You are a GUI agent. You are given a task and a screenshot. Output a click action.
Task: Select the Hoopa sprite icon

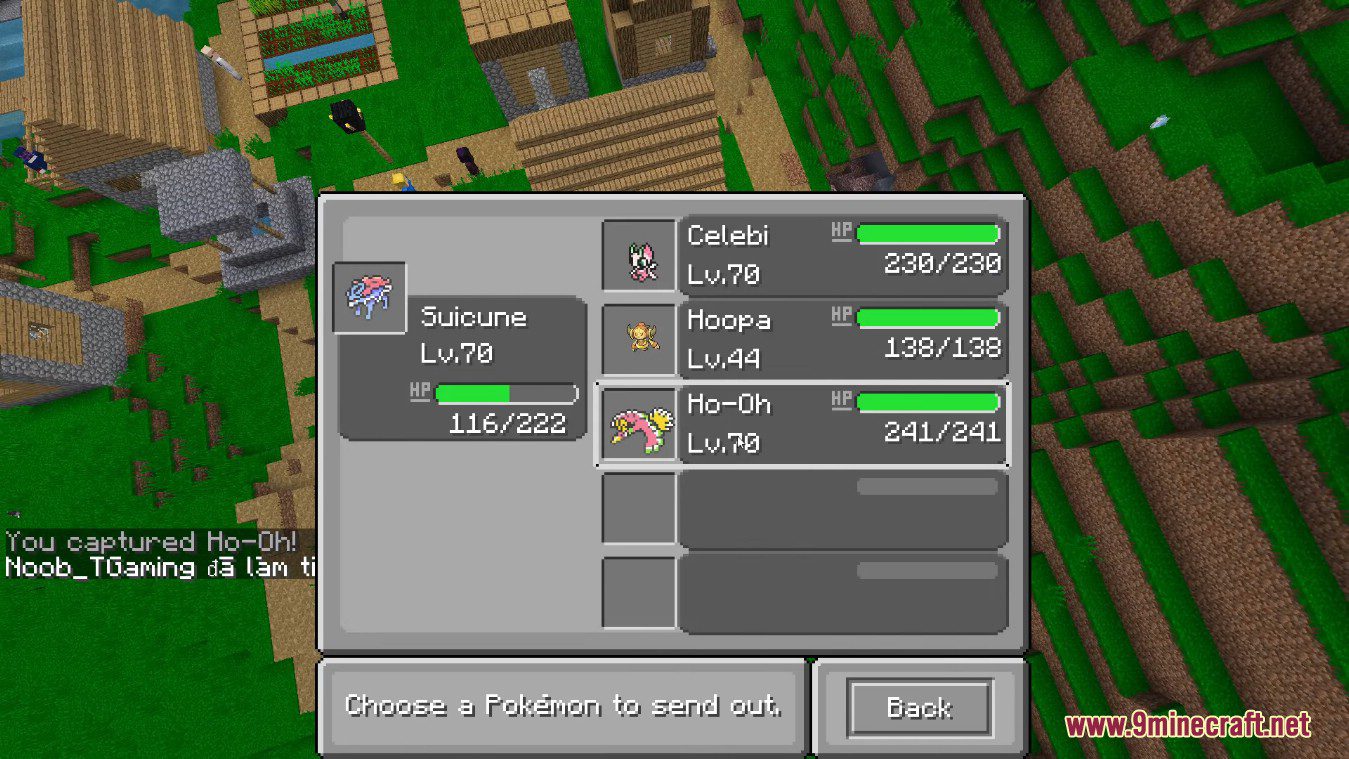click(639, 338)
